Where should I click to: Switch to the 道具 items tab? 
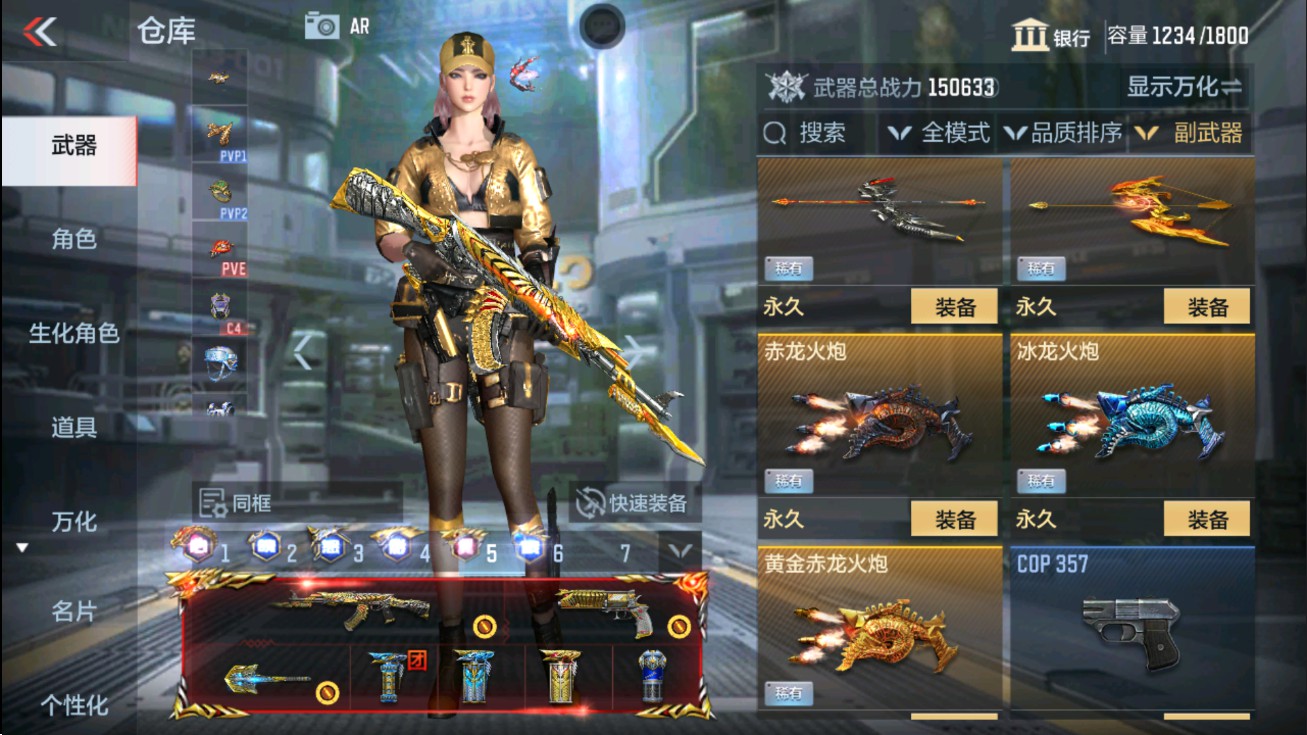point(68,427)
